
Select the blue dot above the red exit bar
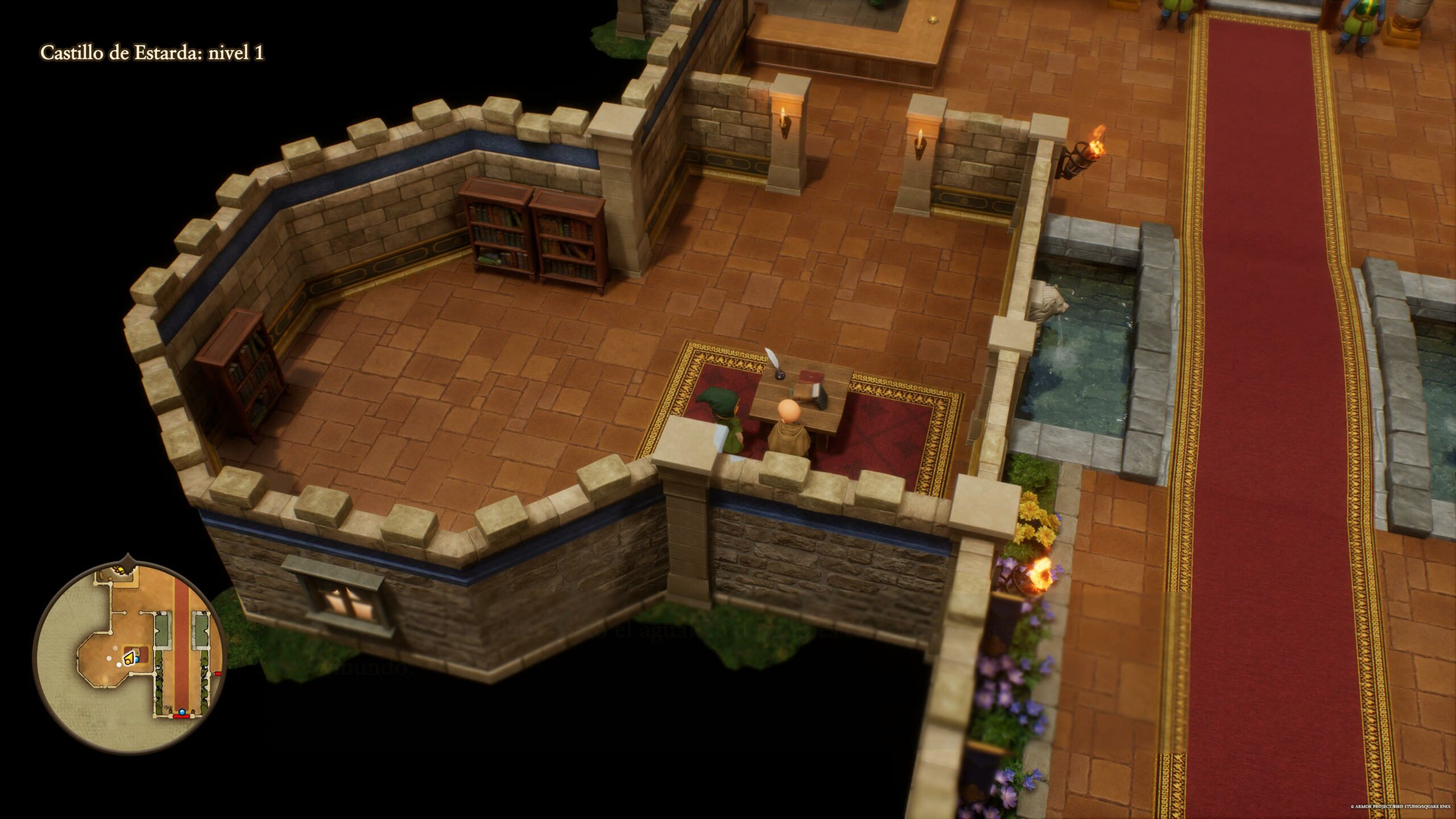(182, 711)
